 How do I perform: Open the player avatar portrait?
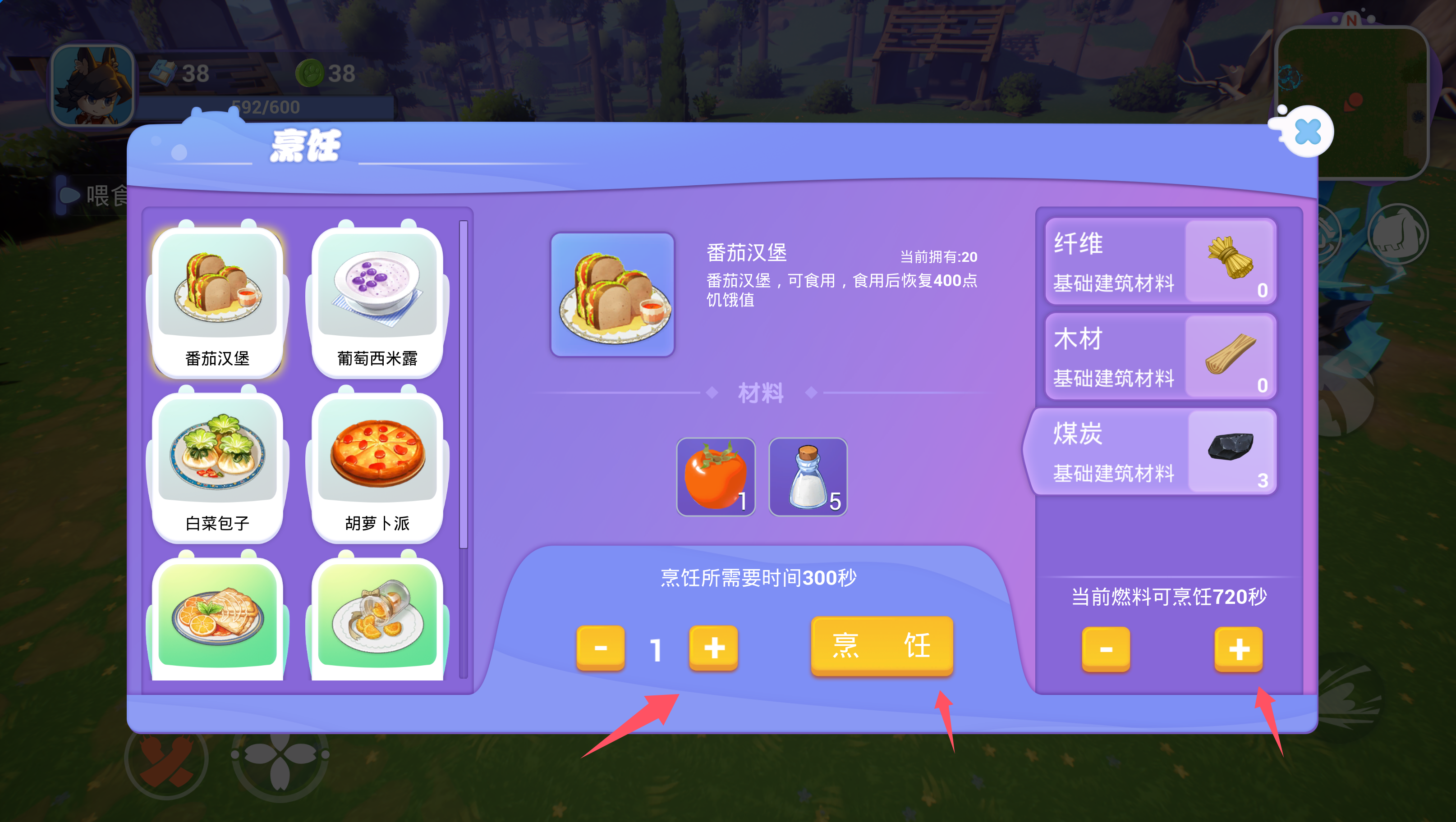click(x=94, y=86)
